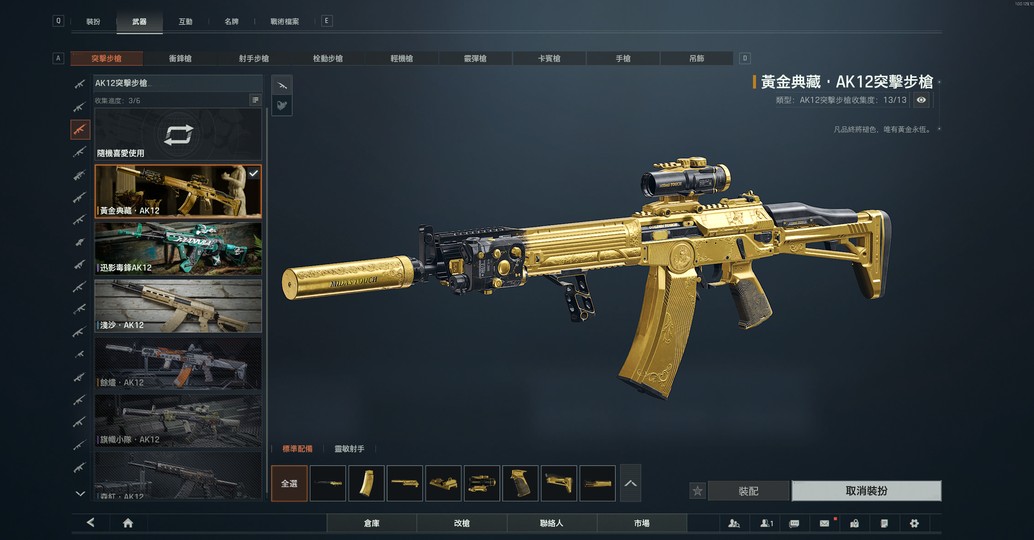This screenshot has height=540, width=1034.
Task: Choose the 淺沙·AK12 skin
Action: click(178, 305)
